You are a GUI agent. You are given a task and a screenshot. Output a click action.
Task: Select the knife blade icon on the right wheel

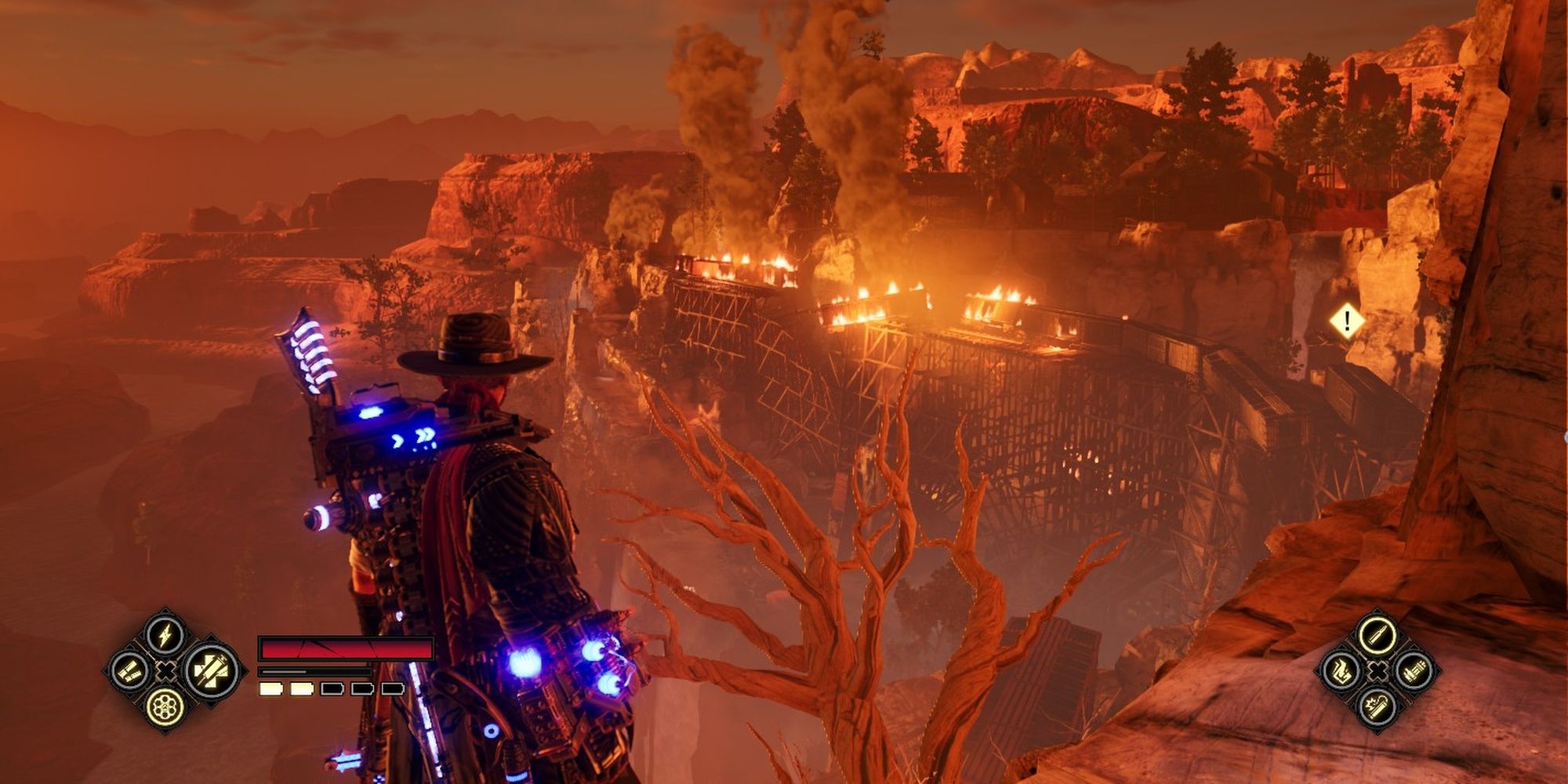[1378, 634]
